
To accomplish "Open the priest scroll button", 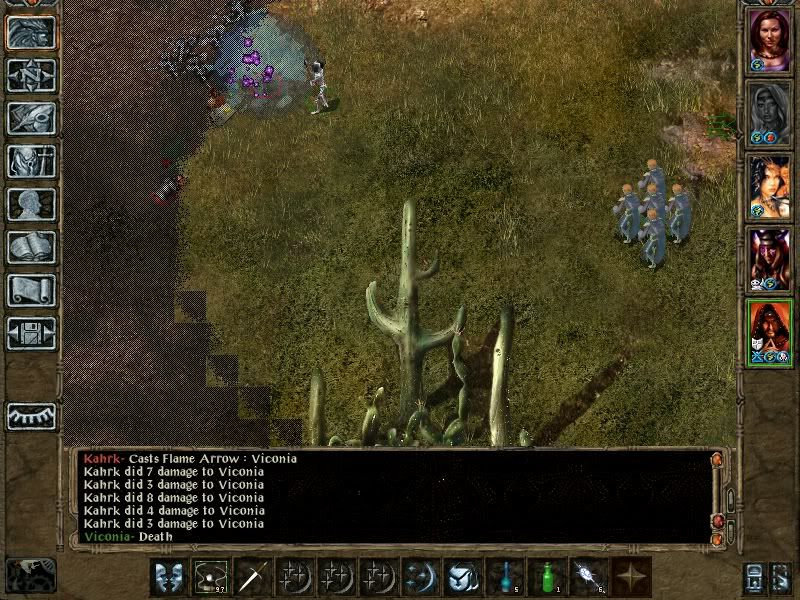I will [31, 290].
